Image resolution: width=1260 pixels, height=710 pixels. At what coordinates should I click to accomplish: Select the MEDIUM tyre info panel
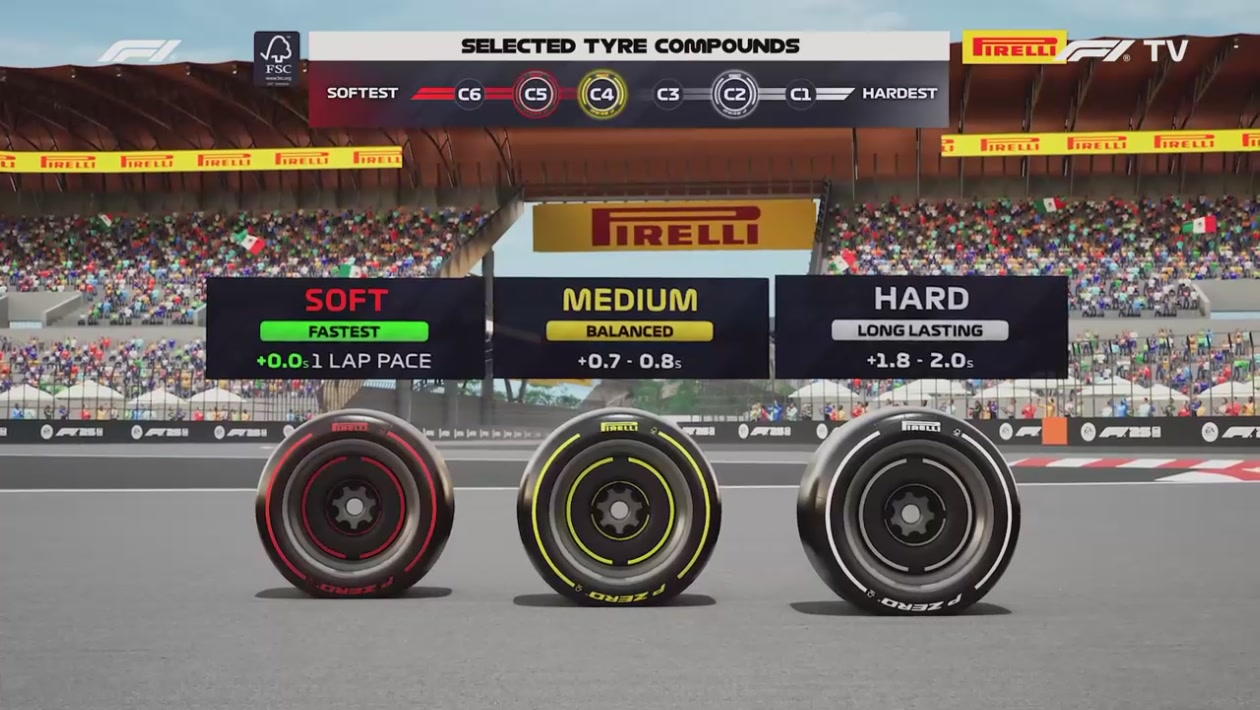pyautogui.click(x=630, y=328)
